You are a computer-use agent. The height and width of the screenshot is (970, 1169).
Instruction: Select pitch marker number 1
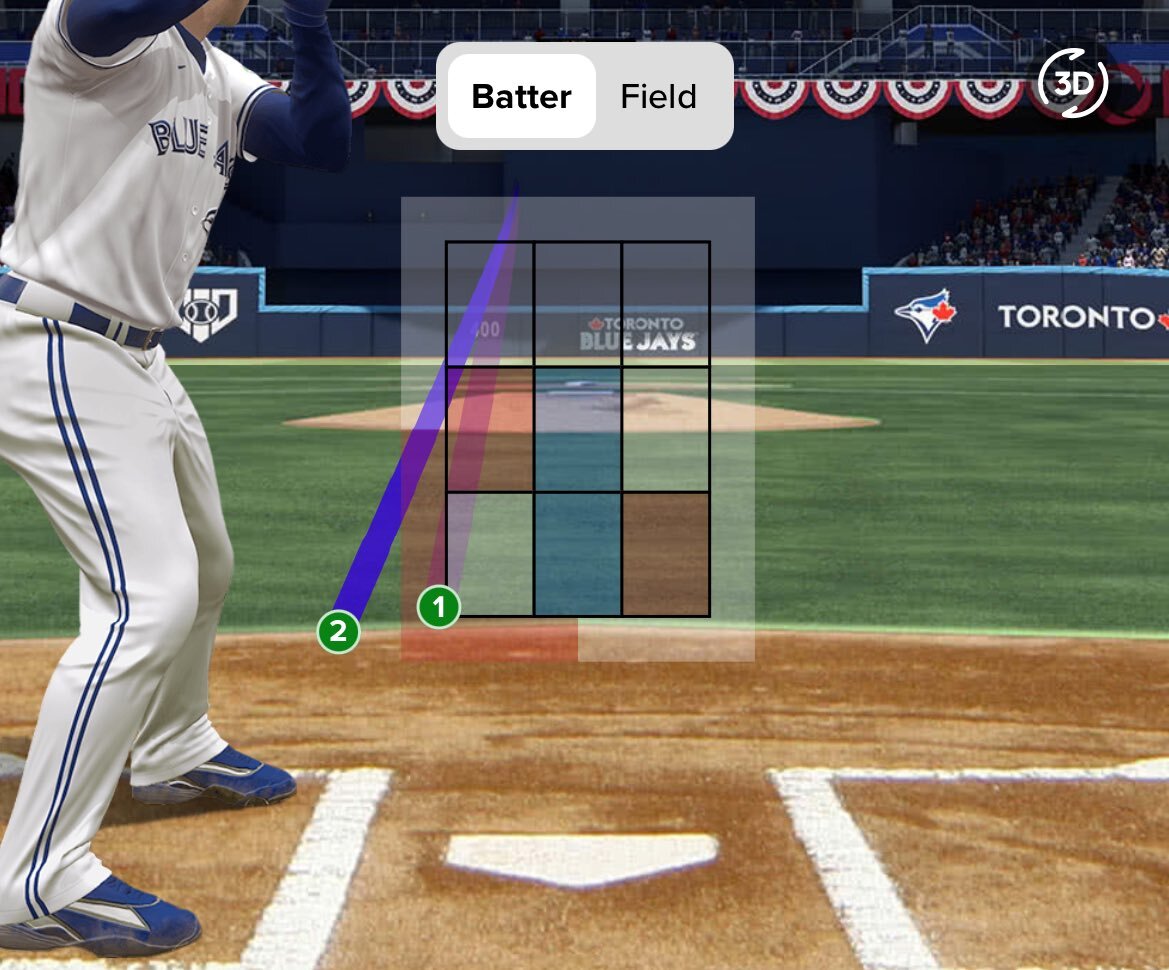[x=438, y=607]
